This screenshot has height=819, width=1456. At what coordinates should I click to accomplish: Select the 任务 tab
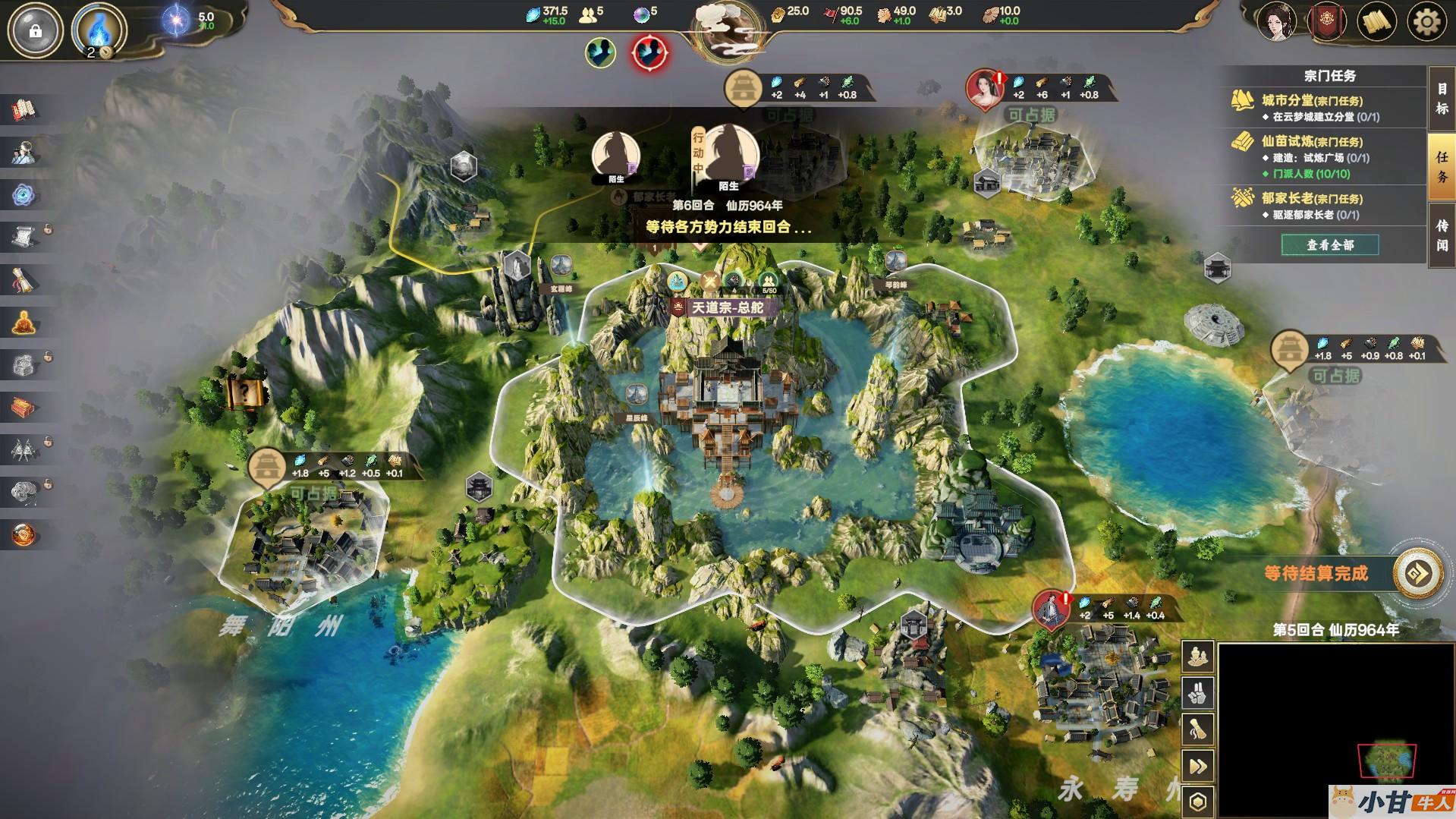point(1442,167)
